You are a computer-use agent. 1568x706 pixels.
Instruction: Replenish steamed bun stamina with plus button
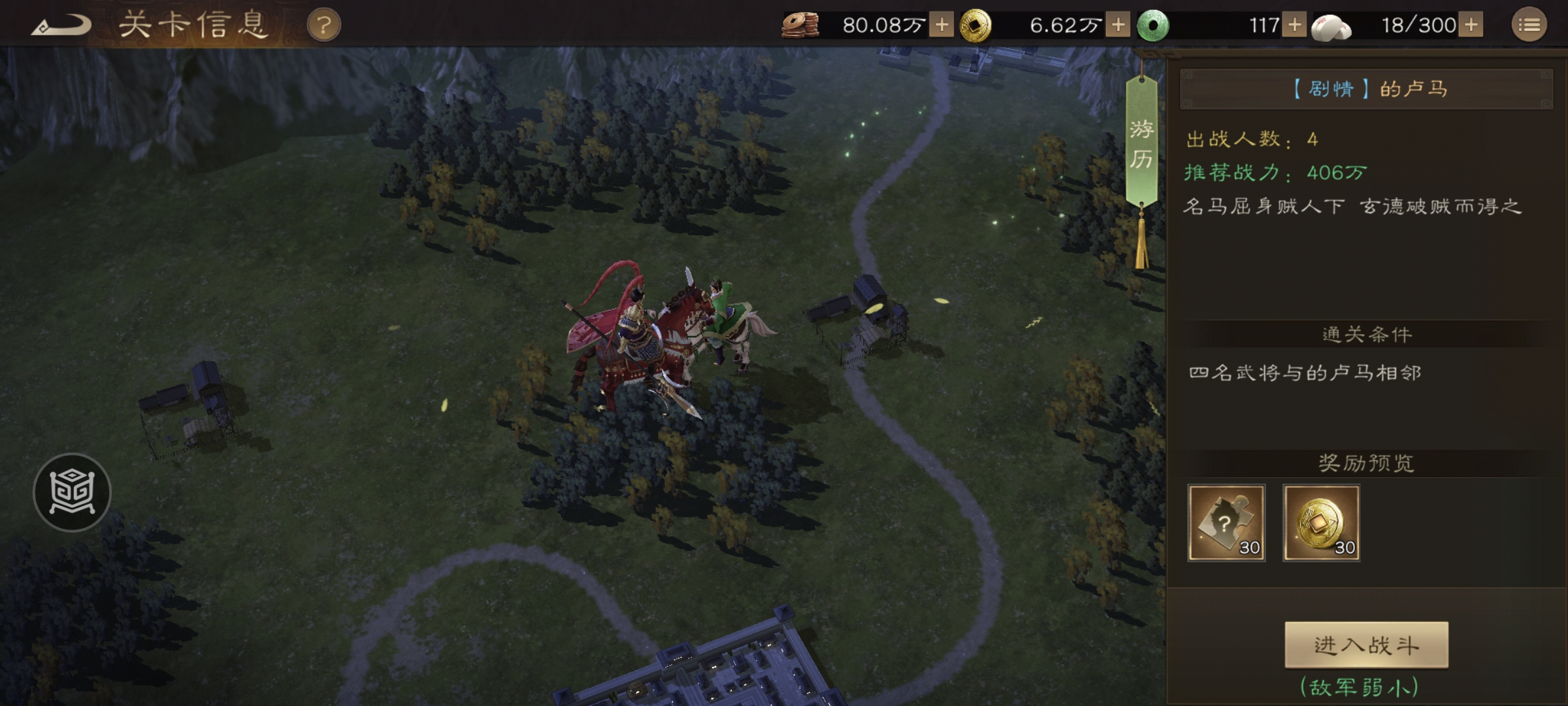pyautogui.click(x=1471, y=25)
